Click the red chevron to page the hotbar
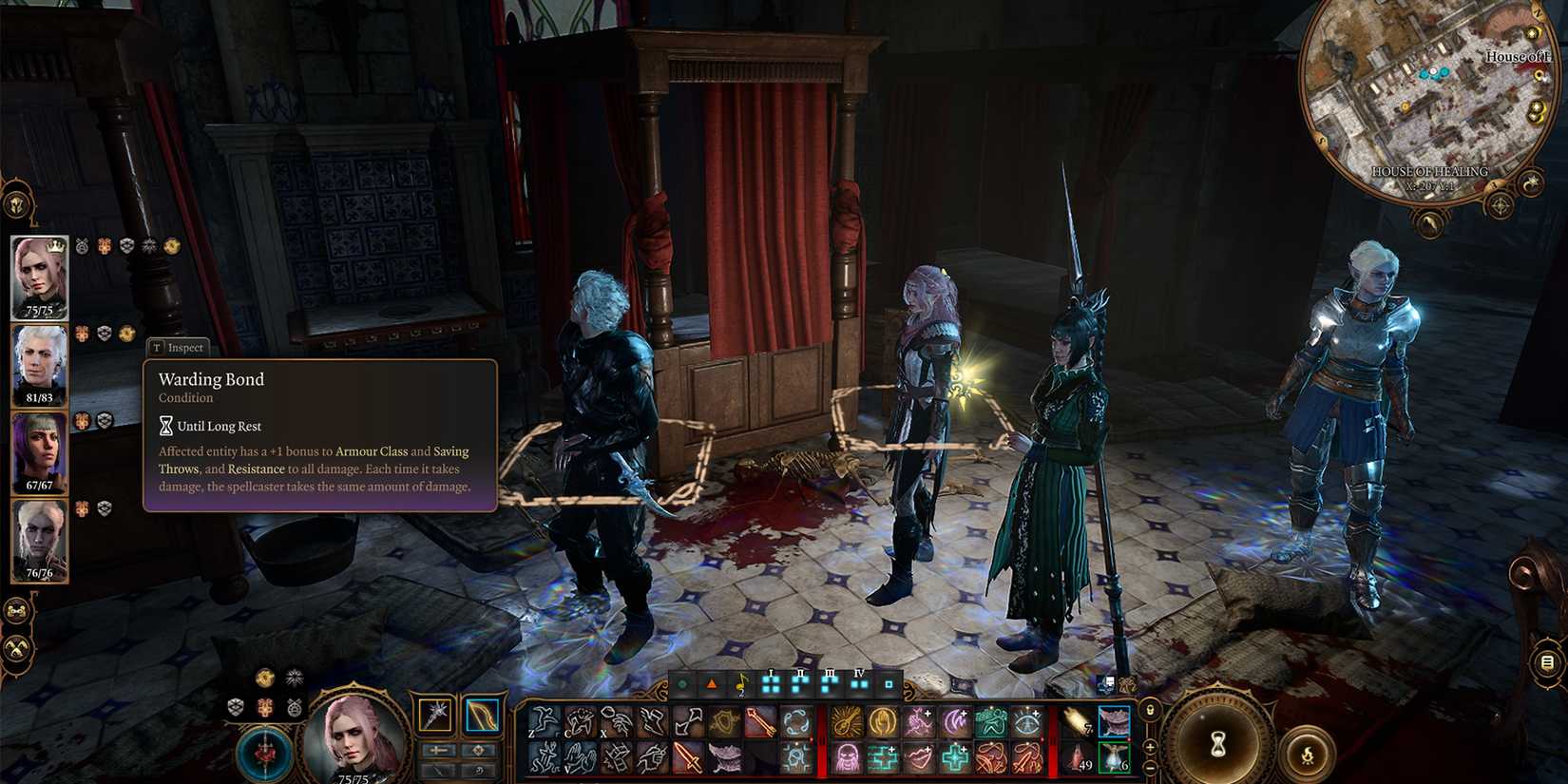The image size is (1568, 784). pos(811,738)
